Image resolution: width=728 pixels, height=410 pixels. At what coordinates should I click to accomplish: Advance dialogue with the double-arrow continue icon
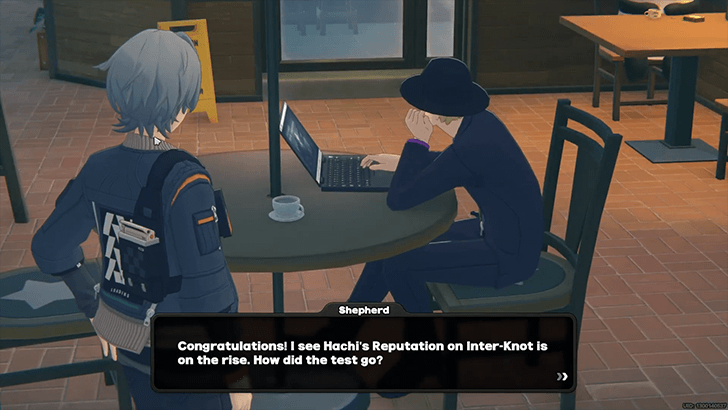[x=563, y=377]
